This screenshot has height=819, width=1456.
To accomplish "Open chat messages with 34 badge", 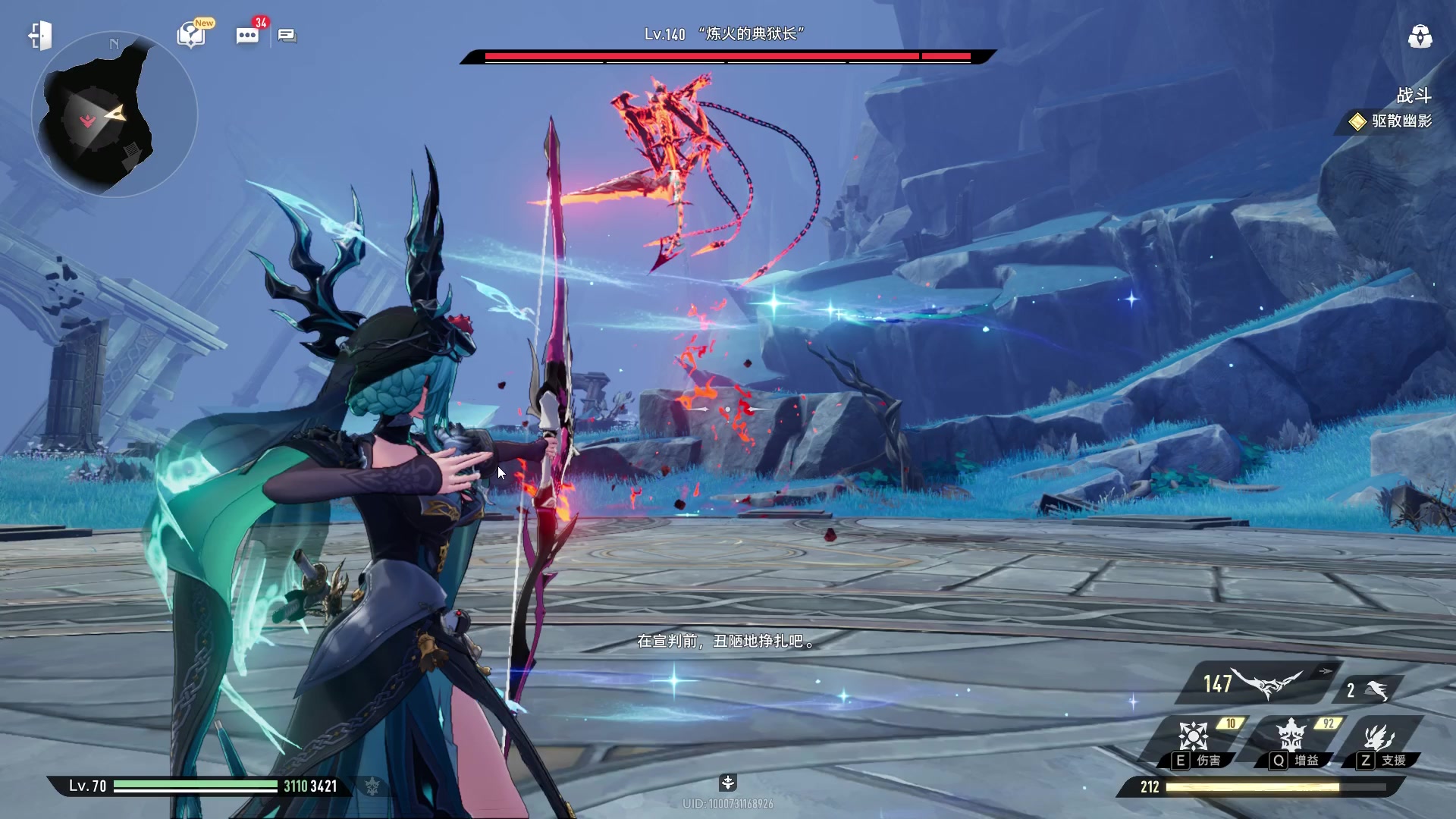I will (247, 36).
